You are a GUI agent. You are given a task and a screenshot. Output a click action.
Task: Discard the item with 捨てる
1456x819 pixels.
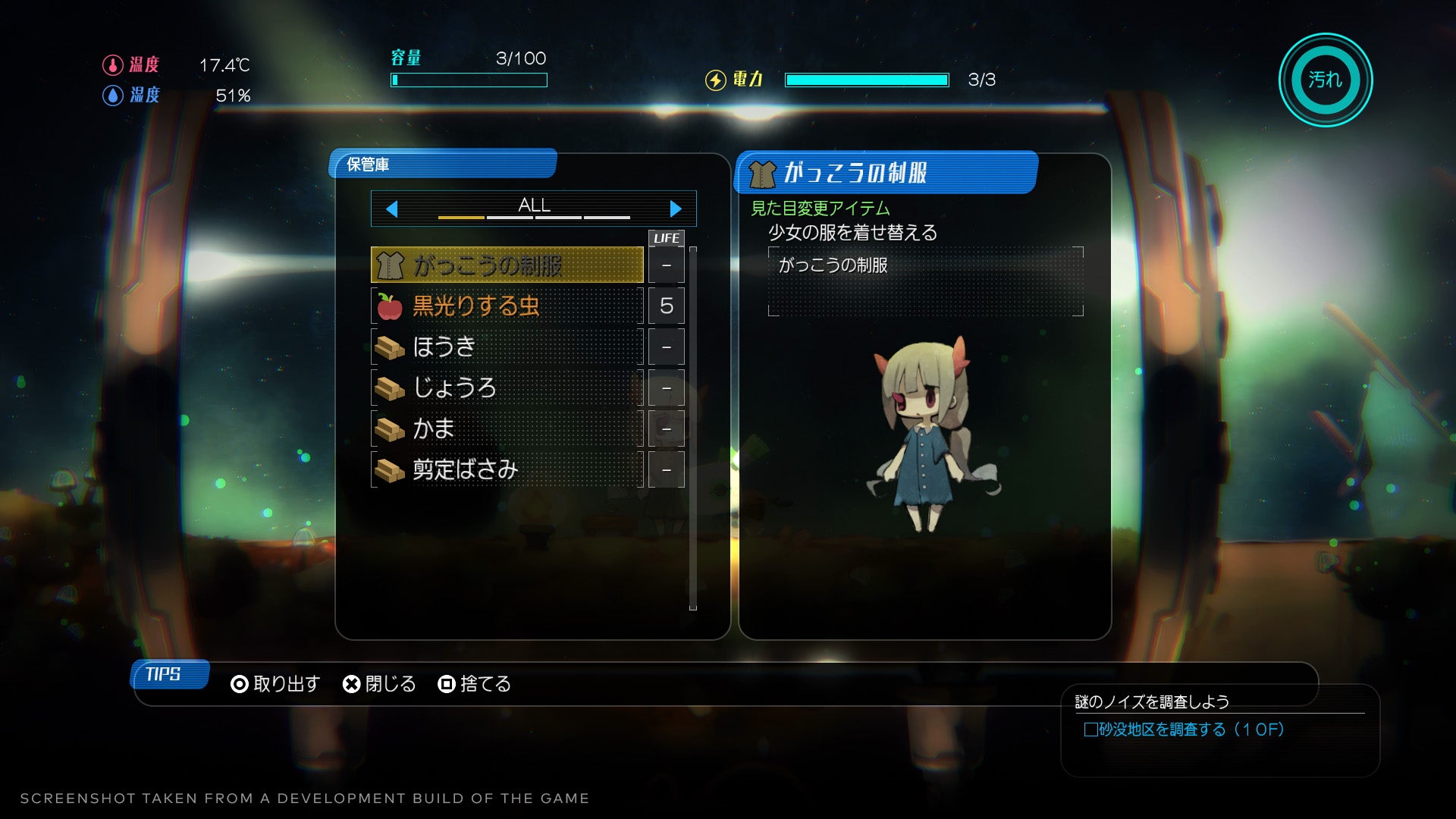click(475, 684)
